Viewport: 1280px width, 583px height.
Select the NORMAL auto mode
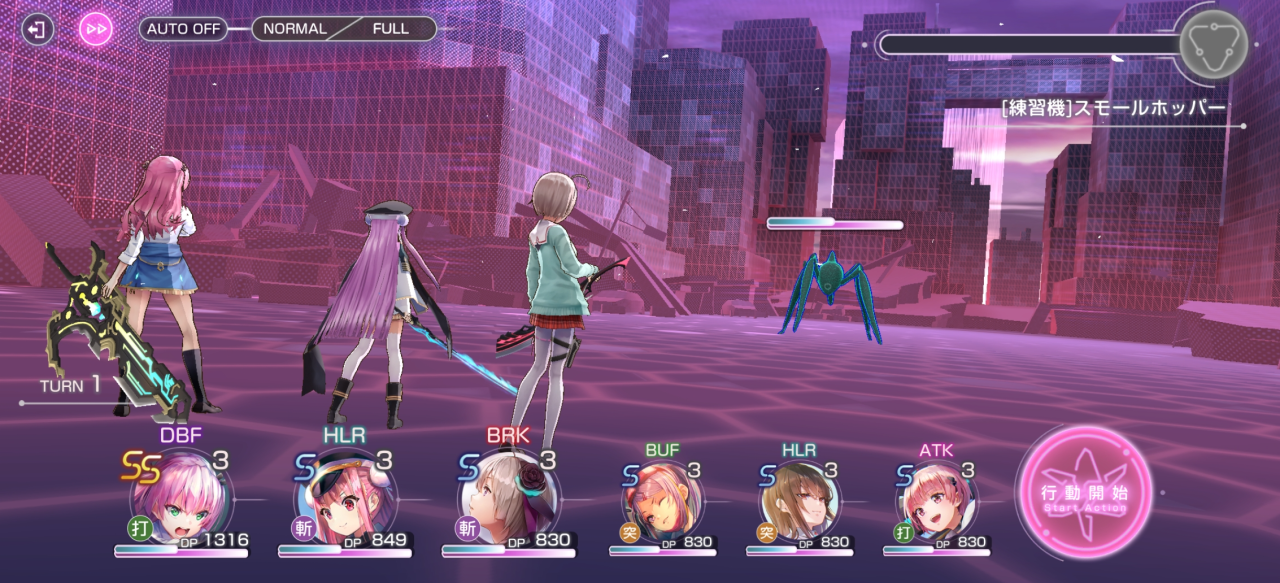pyautogui.click(x=295, y=29)
